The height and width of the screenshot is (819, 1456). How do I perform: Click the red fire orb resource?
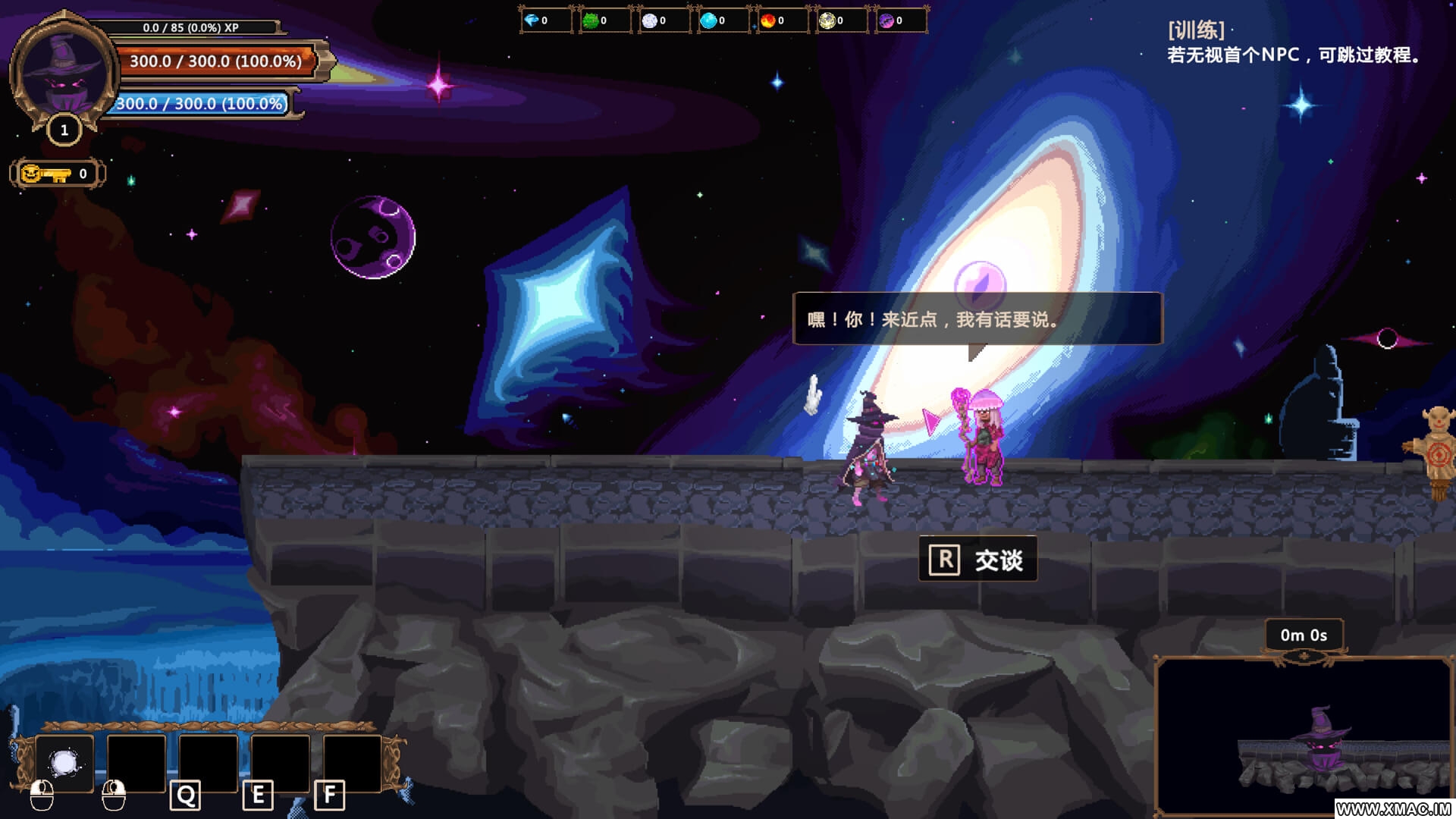pos(768,20)
